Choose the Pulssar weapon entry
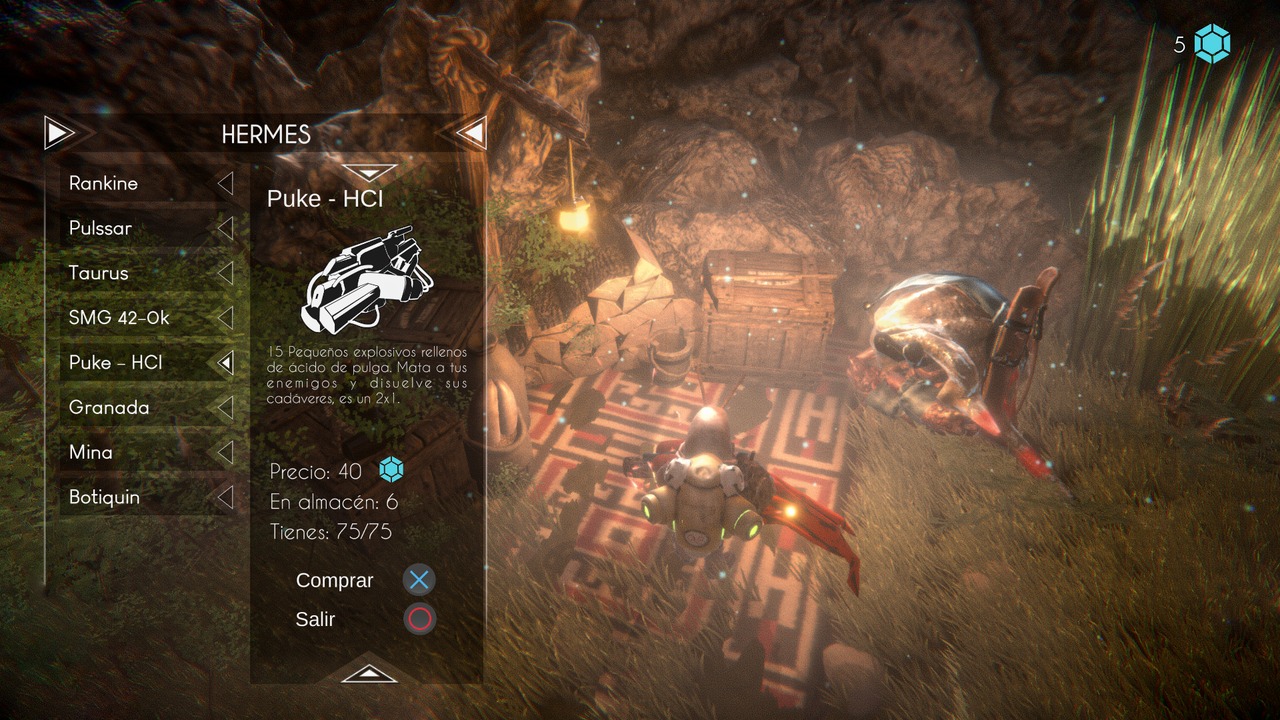This screenshot has width=1280, height=720. [x=148, y=228]
